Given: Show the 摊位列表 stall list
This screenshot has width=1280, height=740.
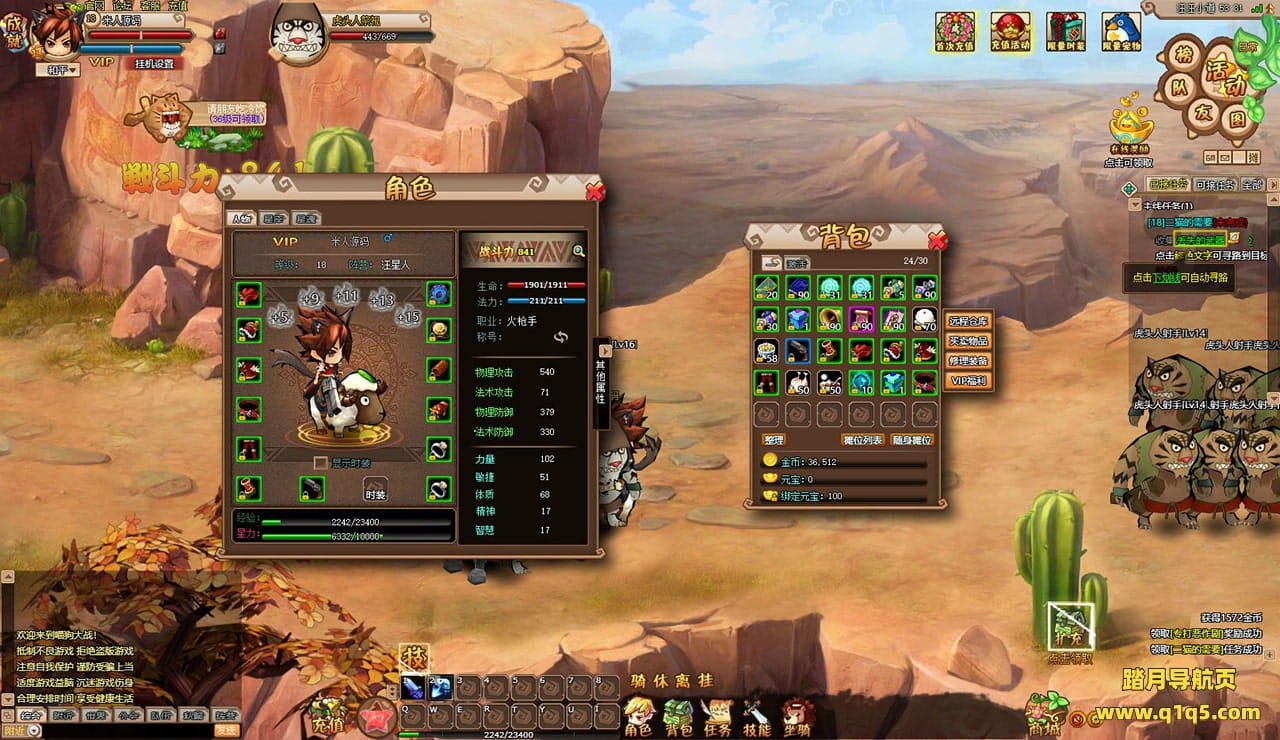Looking at the screenshot, I should pos(863,440).
